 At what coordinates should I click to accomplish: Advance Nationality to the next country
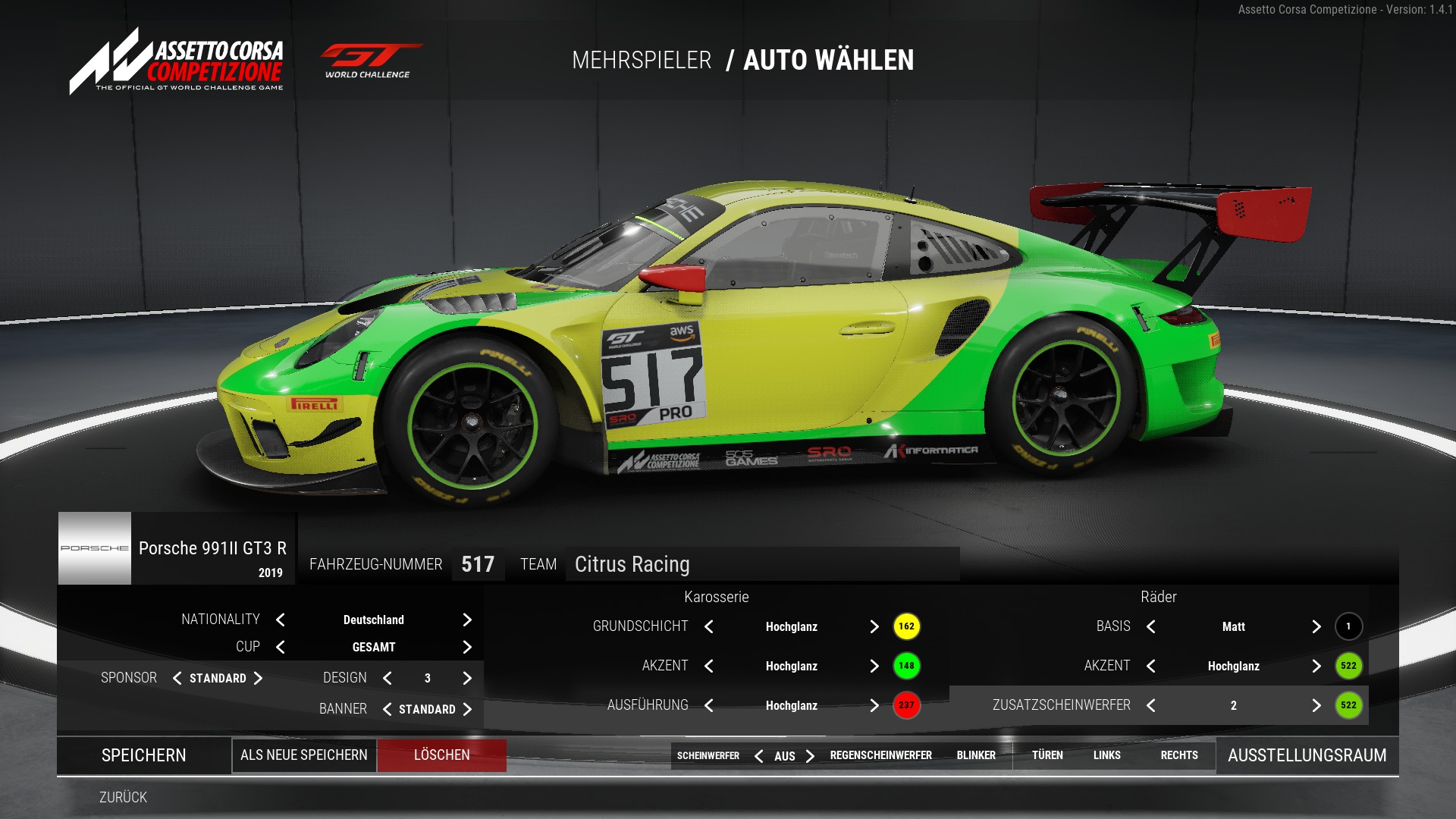(x=467, y=620)
